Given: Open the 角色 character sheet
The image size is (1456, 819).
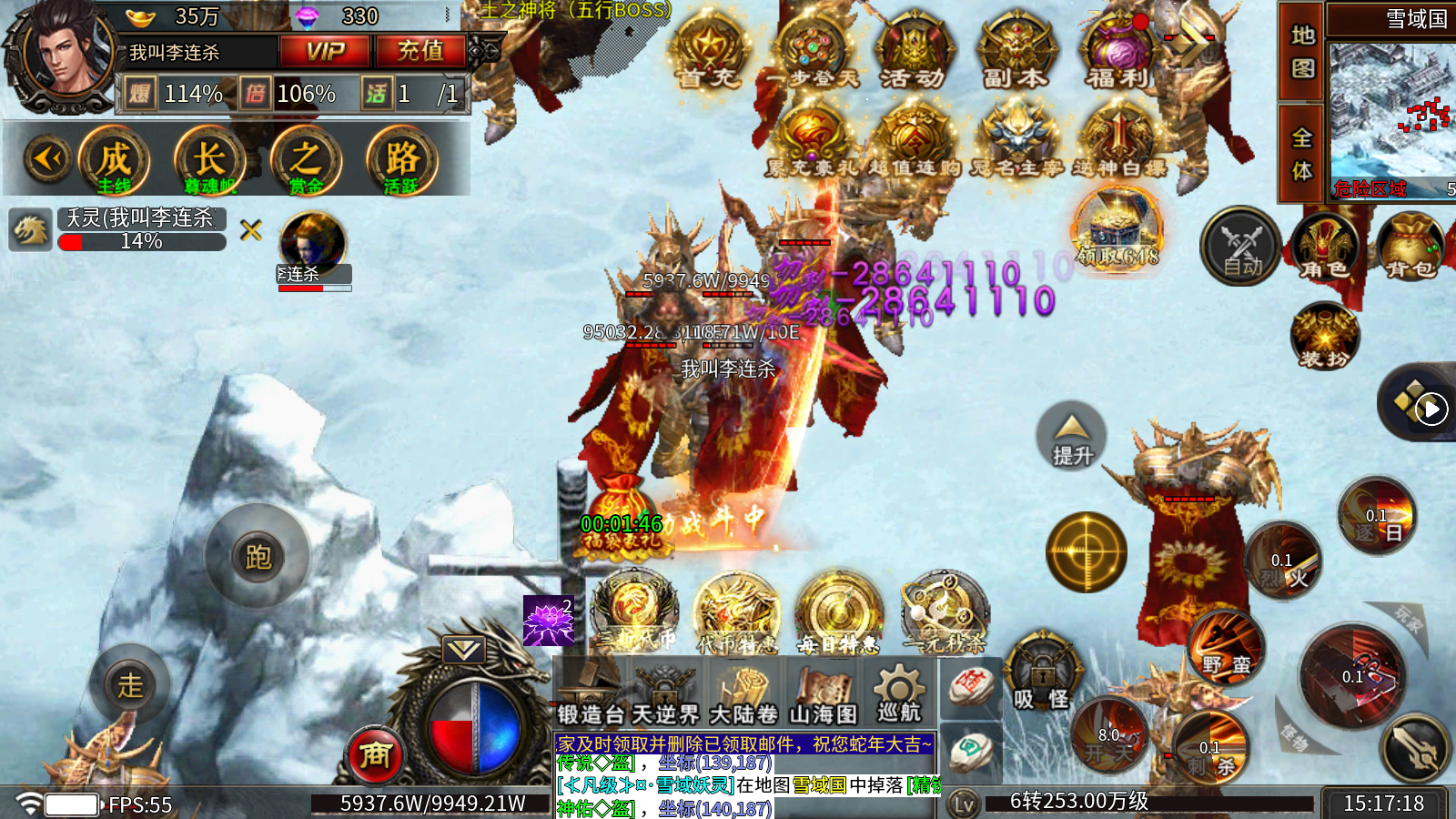Looking at the screenshot, I should pyautogui.click(x=1324, y=246).
